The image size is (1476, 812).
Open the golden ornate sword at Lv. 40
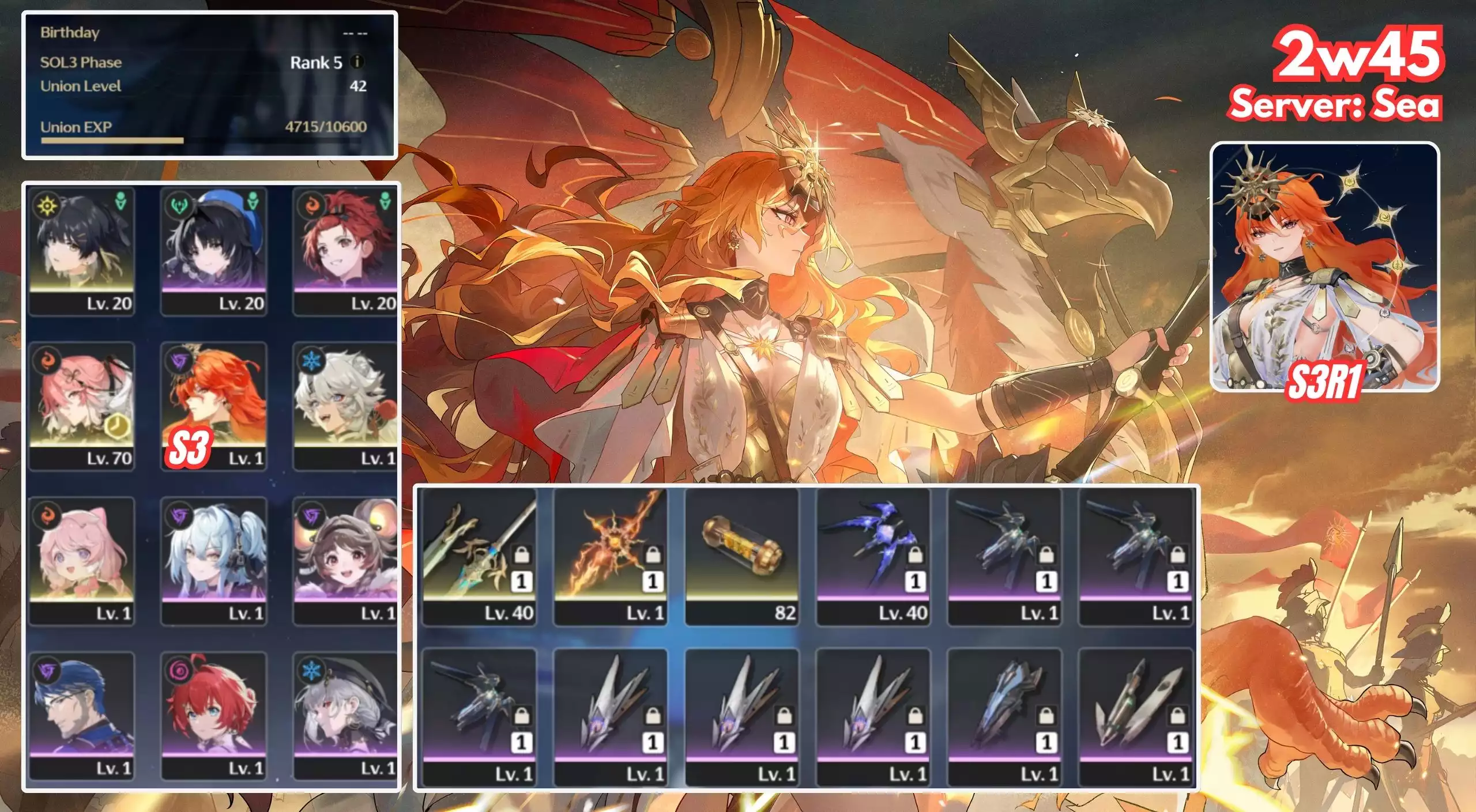(479, 557)
